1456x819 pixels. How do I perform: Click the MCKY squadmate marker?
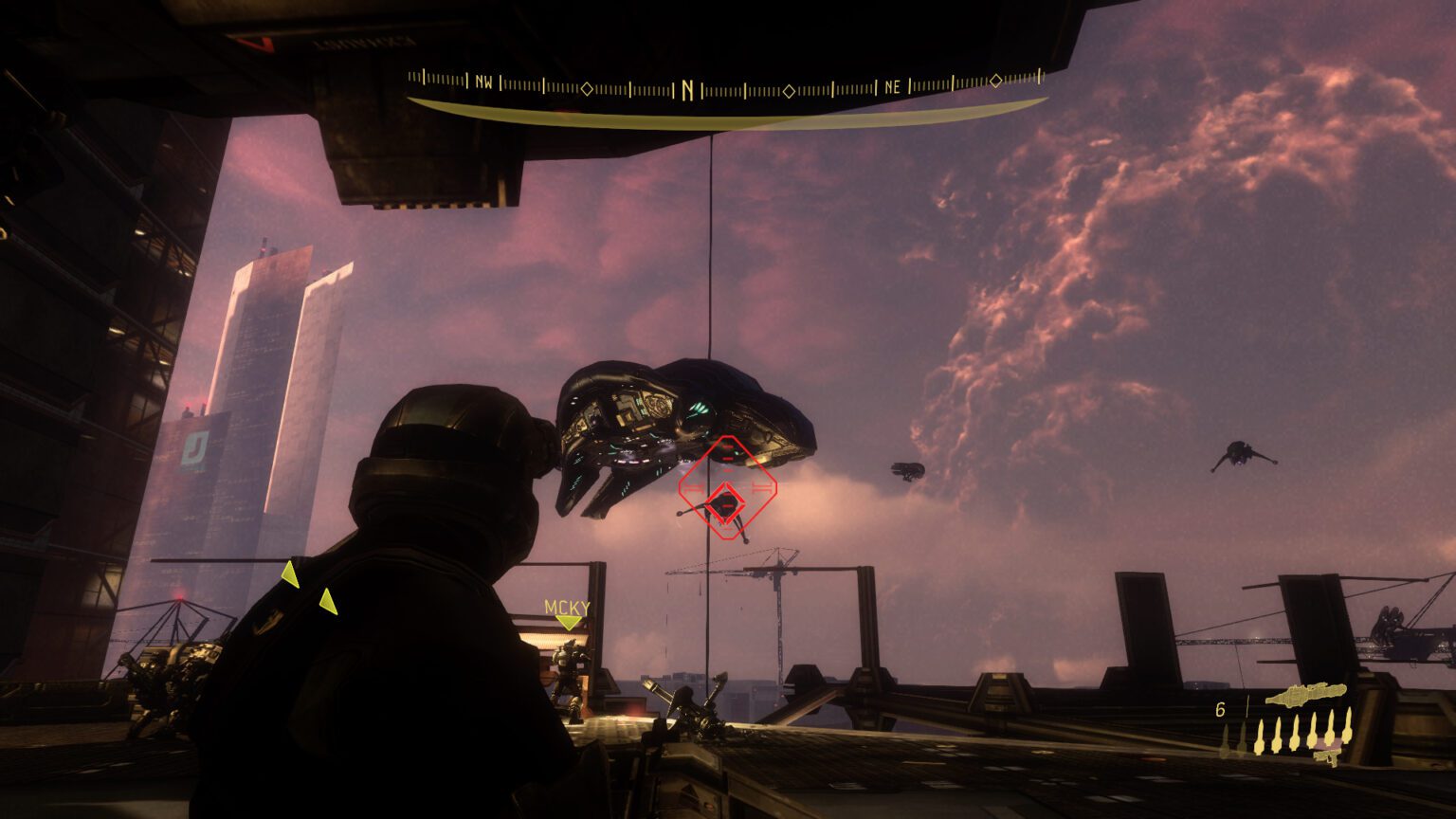coord(567,612)
